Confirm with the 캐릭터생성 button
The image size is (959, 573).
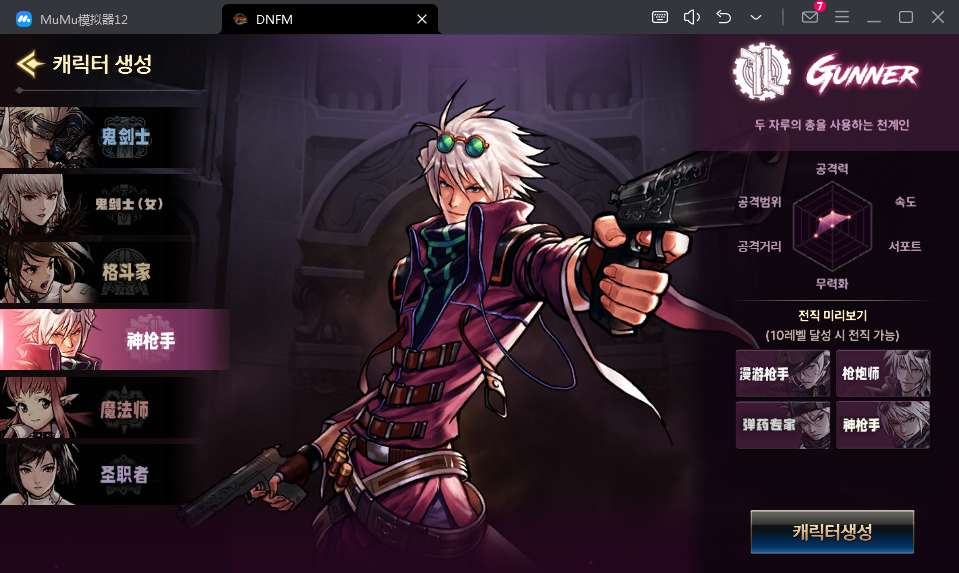pyautogui.click(x=832, y=532)
